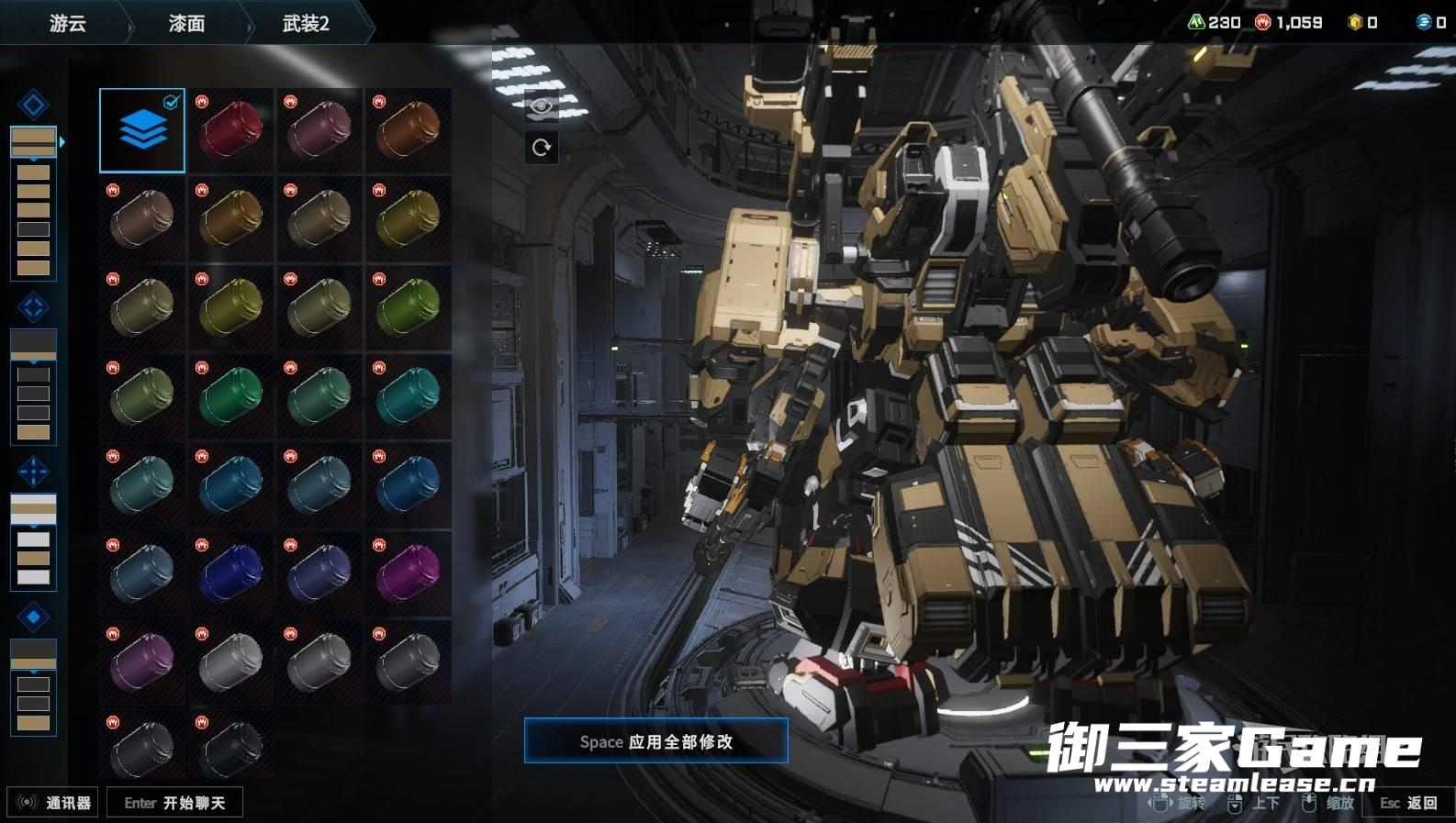Choose the pale pink mauve paint can

[x=319, y=130]
